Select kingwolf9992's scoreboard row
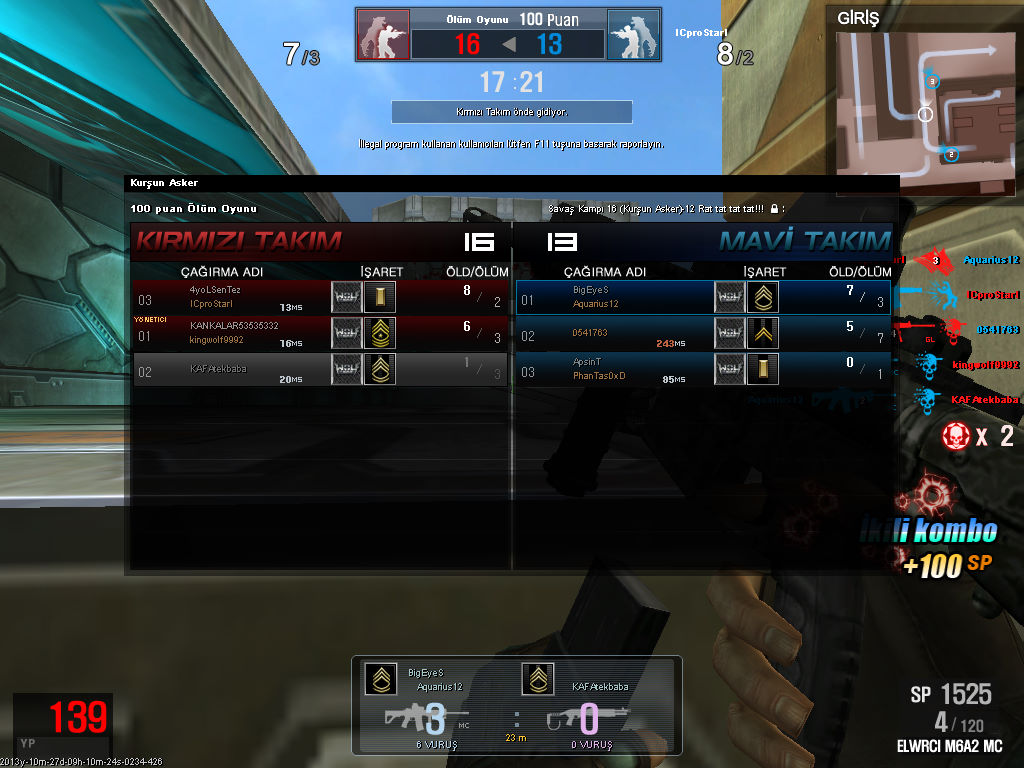Screen dimensions: 1024x768 320,333
